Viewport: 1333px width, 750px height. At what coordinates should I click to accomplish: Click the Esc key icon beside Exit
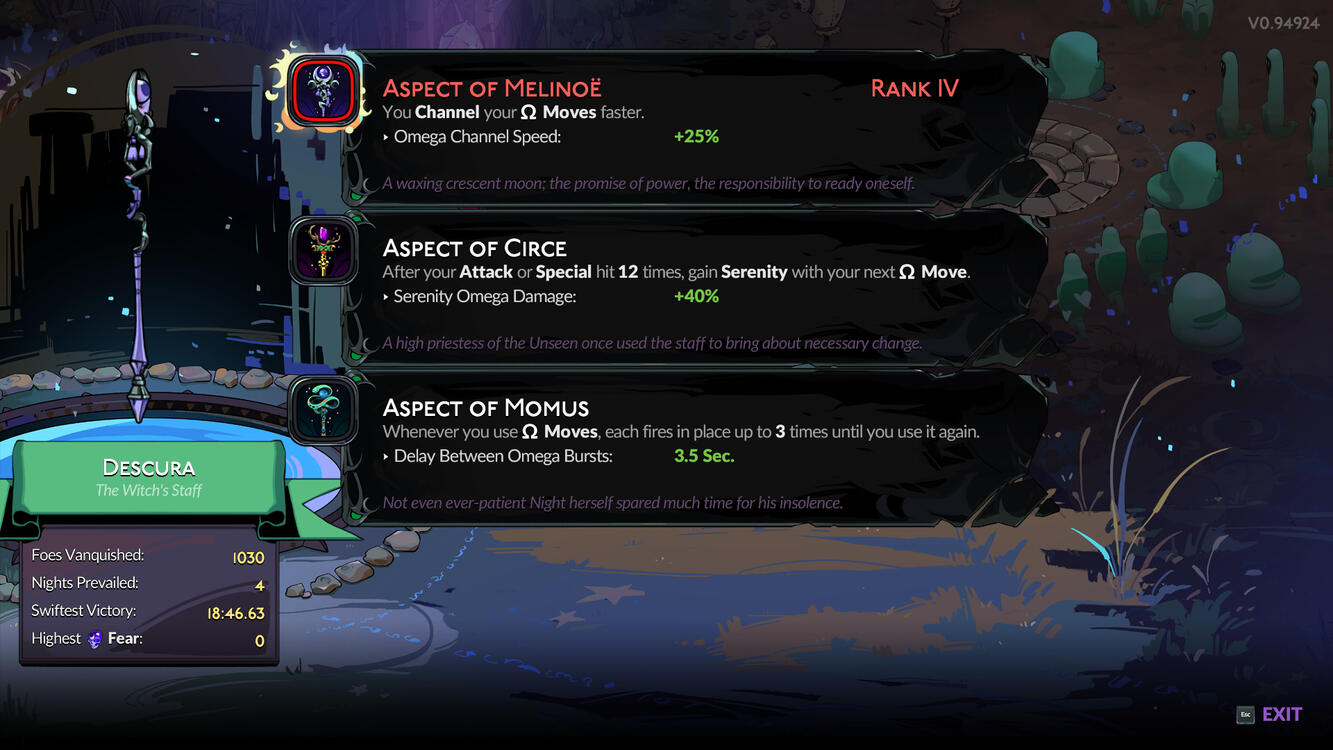coord(1244,714)
